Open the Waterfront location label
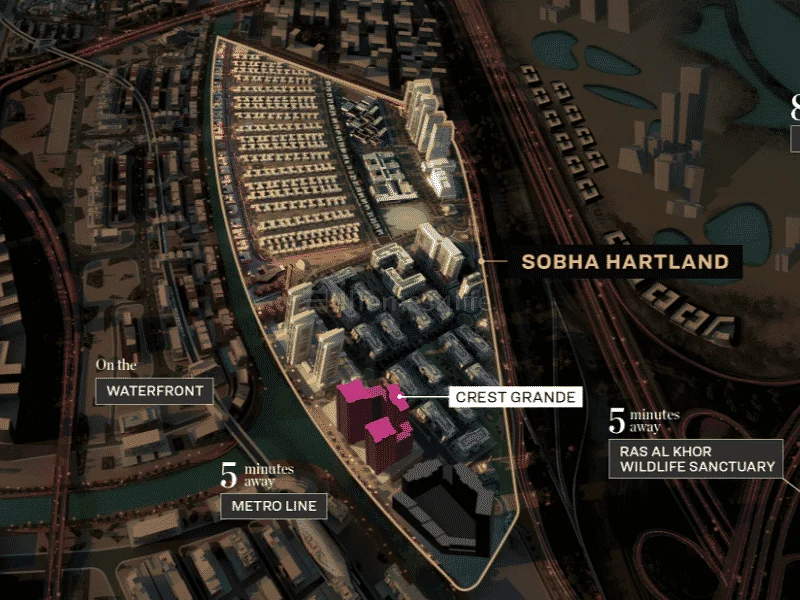This screenshot has width=800, height=600. click(154, 391)
